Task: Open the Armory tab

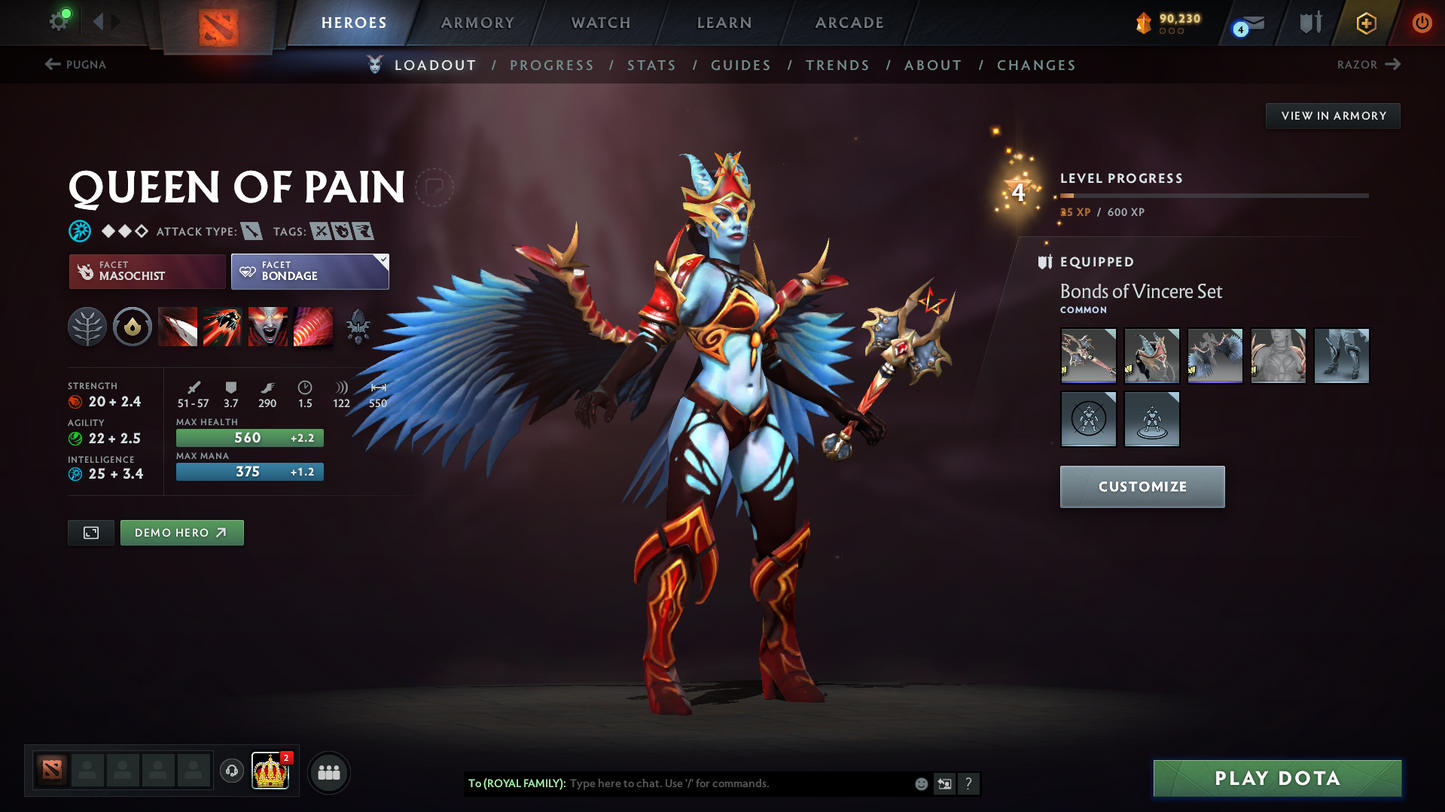Action: pos(477,23)
